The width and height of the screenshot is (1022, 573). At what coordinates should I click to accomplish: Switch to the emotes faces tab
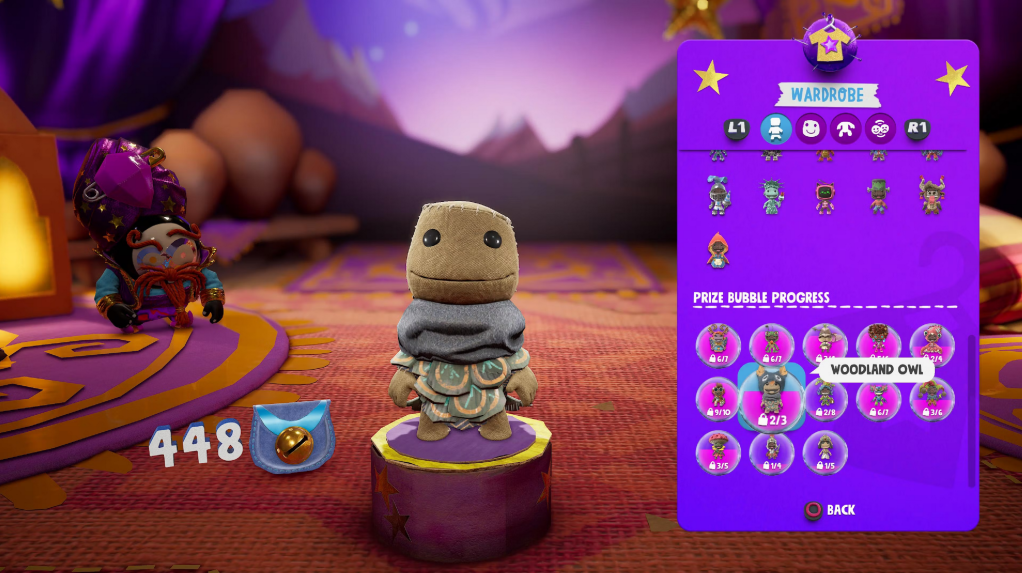pyautogui.click(x=880, y=128)
